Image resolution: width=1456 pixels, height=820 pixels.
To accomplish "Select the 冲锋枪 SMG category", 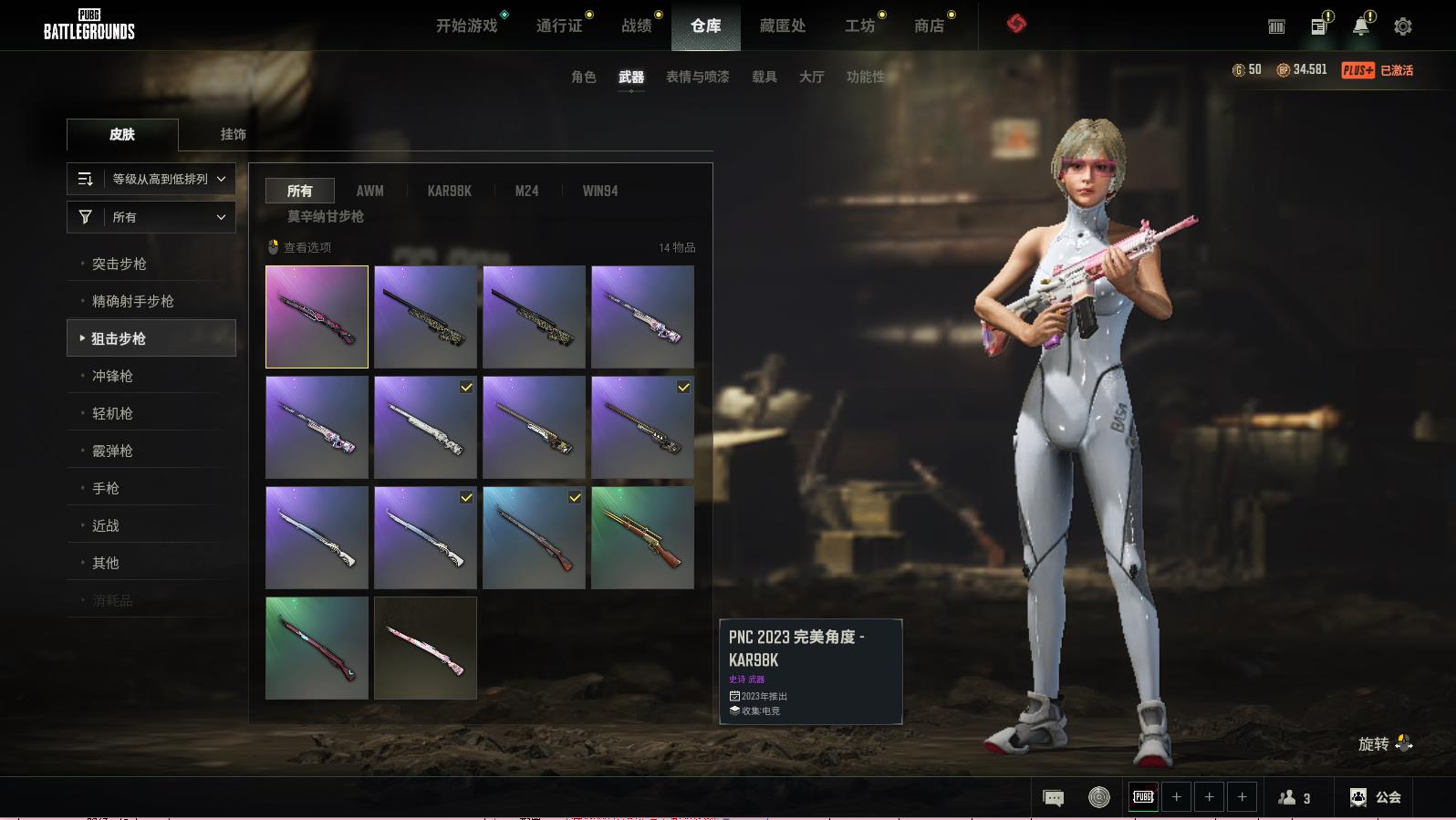I will (112, 376).
